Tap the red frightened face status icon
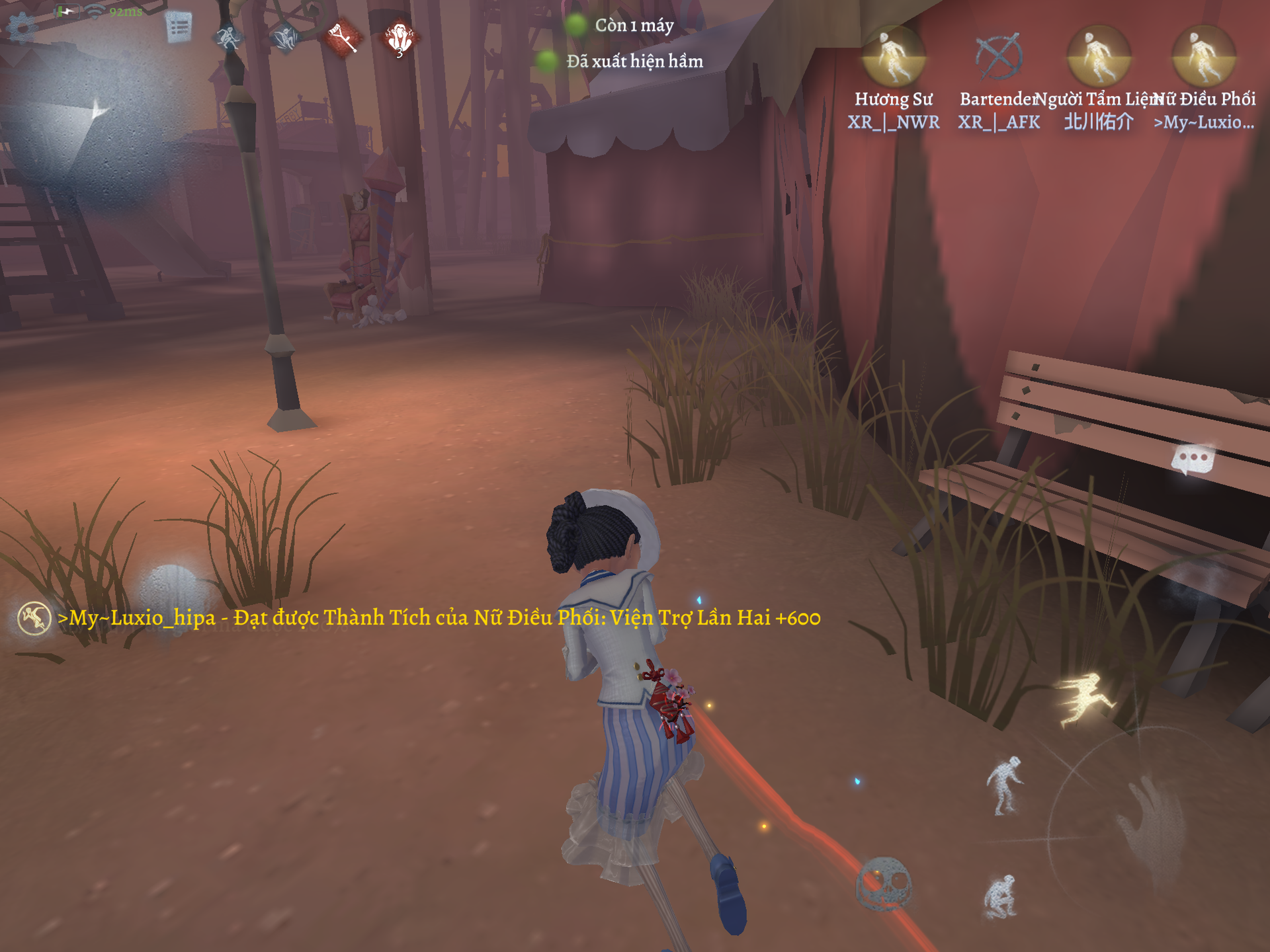 [x=400, y=39]
